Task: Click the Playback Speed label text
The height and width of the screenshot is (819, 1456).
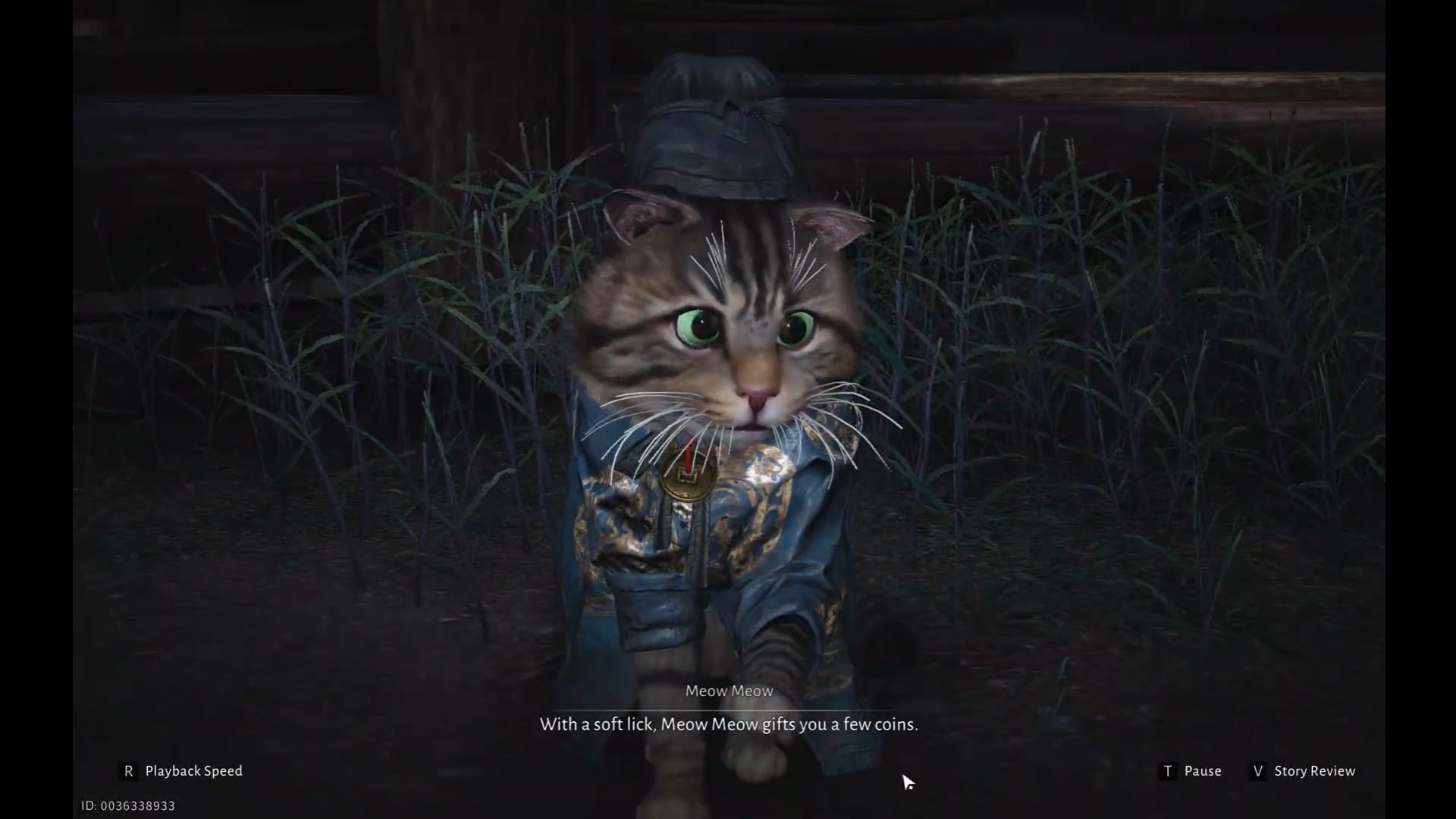Action: click(194, 770)
